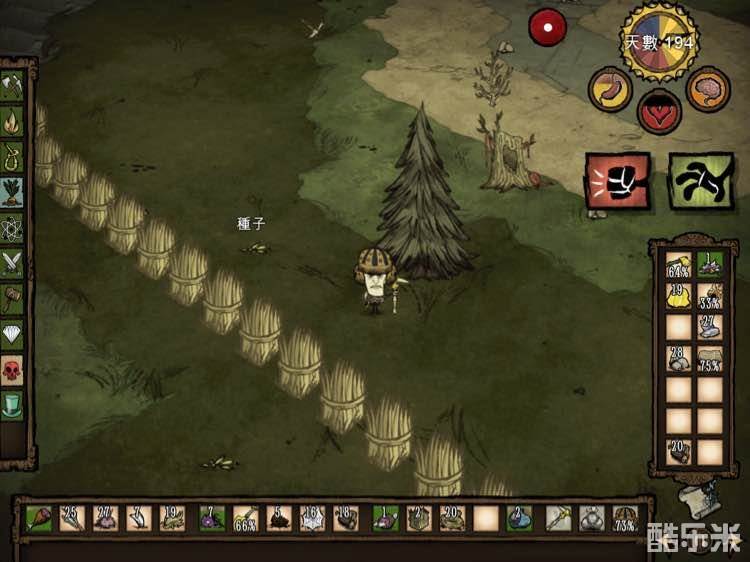Switch to the Food farming tab
The width and height of the screenshot is (750, 562).
(12, 192)
